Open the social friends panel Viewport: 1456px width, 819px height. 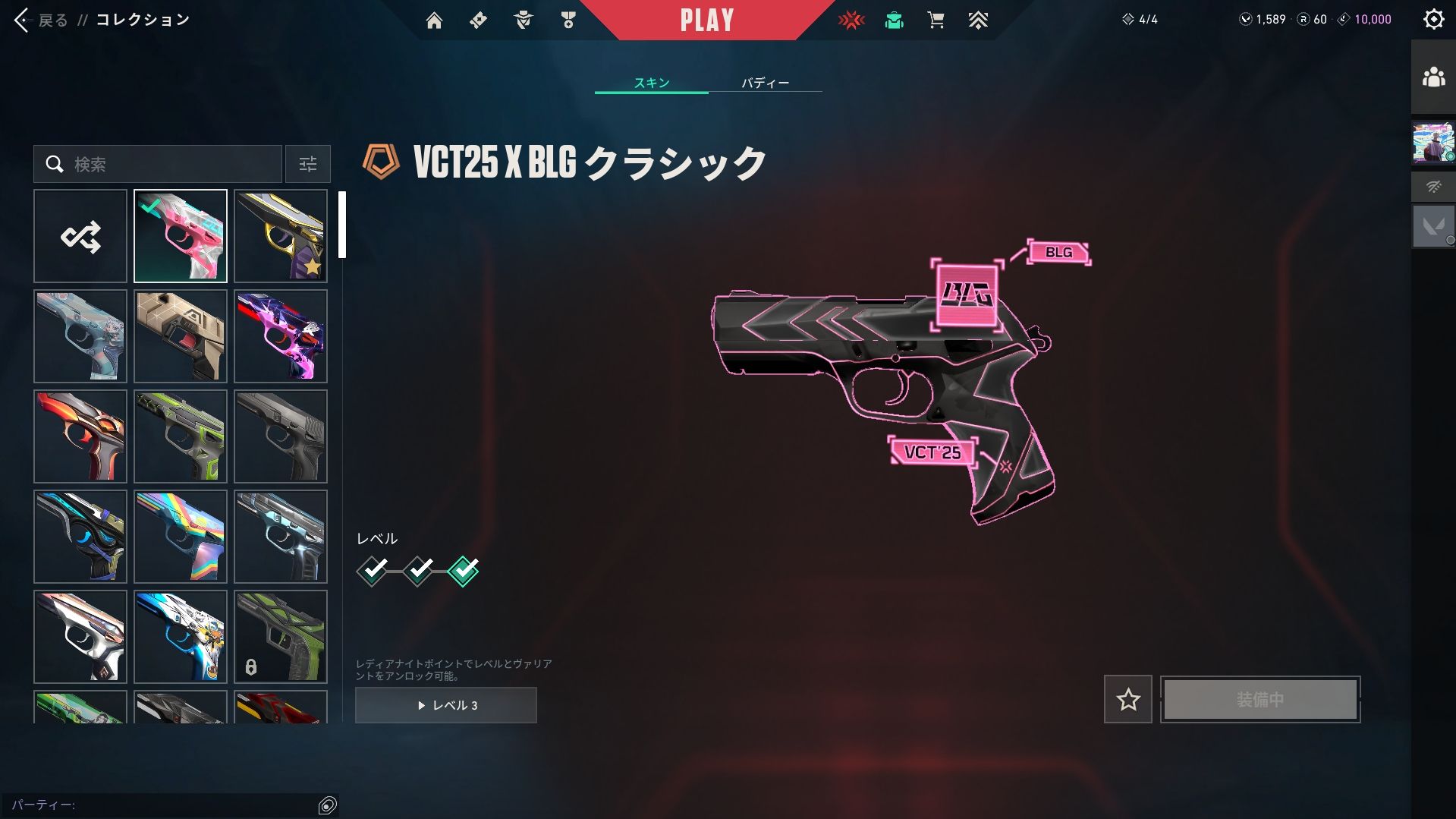[x=1433, y=77]
